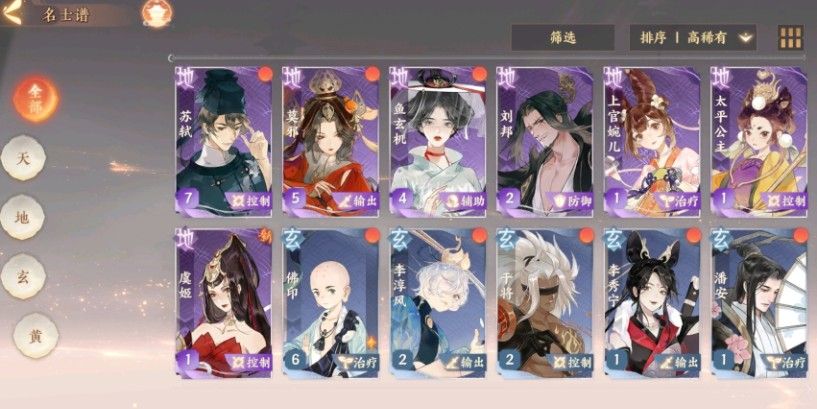Image resolution: width=817 pixels, height=409 pixels.
Task: Pick the 刘邦 character card
Action: pyautogui.click(x=545, y=140)
